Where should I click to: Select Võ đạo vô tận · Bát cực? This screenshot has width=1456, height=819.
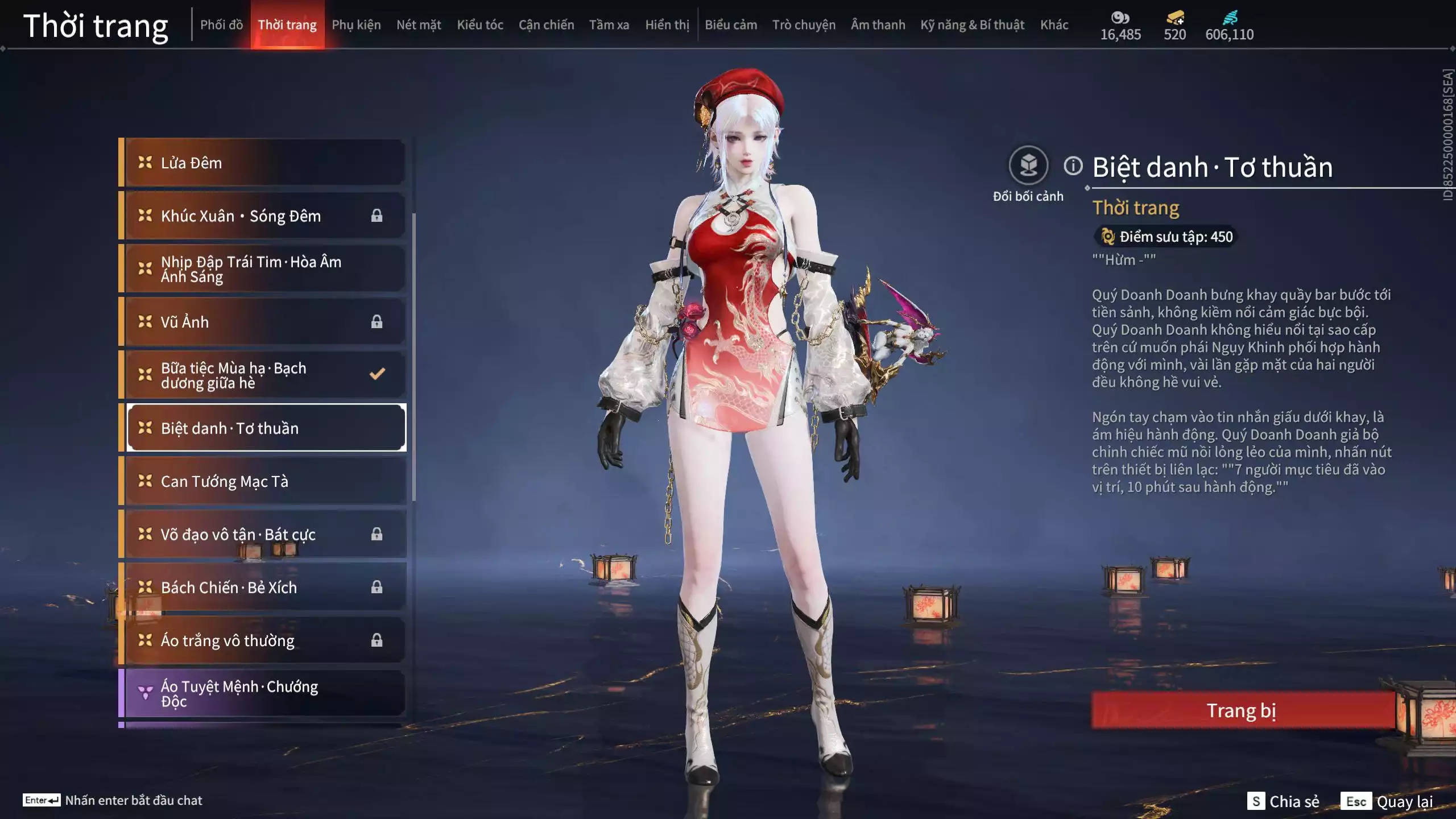click(x=264, y=535)
